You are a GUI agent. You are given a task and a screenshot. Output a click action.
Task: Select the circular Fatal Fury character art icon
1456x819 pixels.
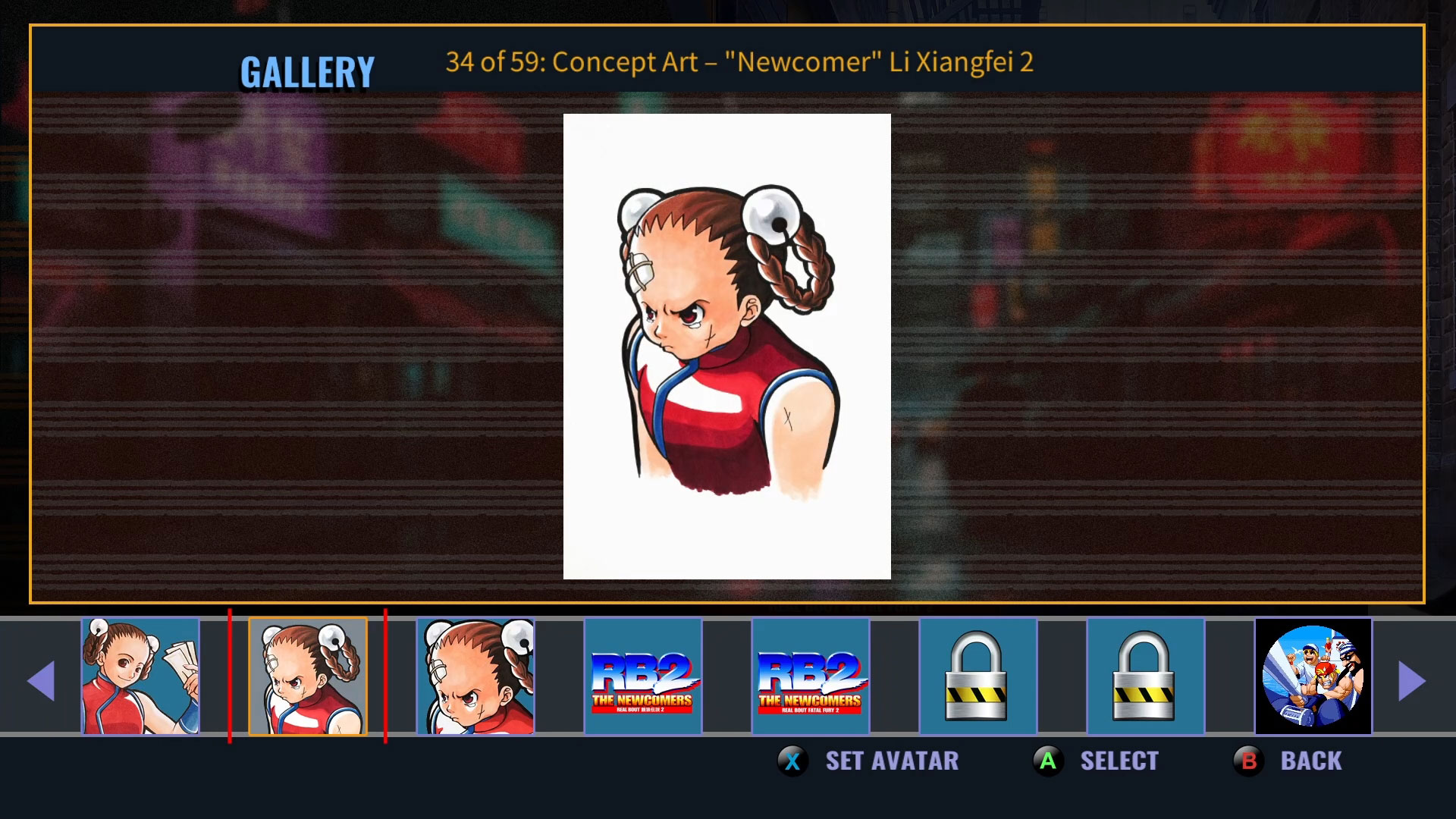point(1314,676)
